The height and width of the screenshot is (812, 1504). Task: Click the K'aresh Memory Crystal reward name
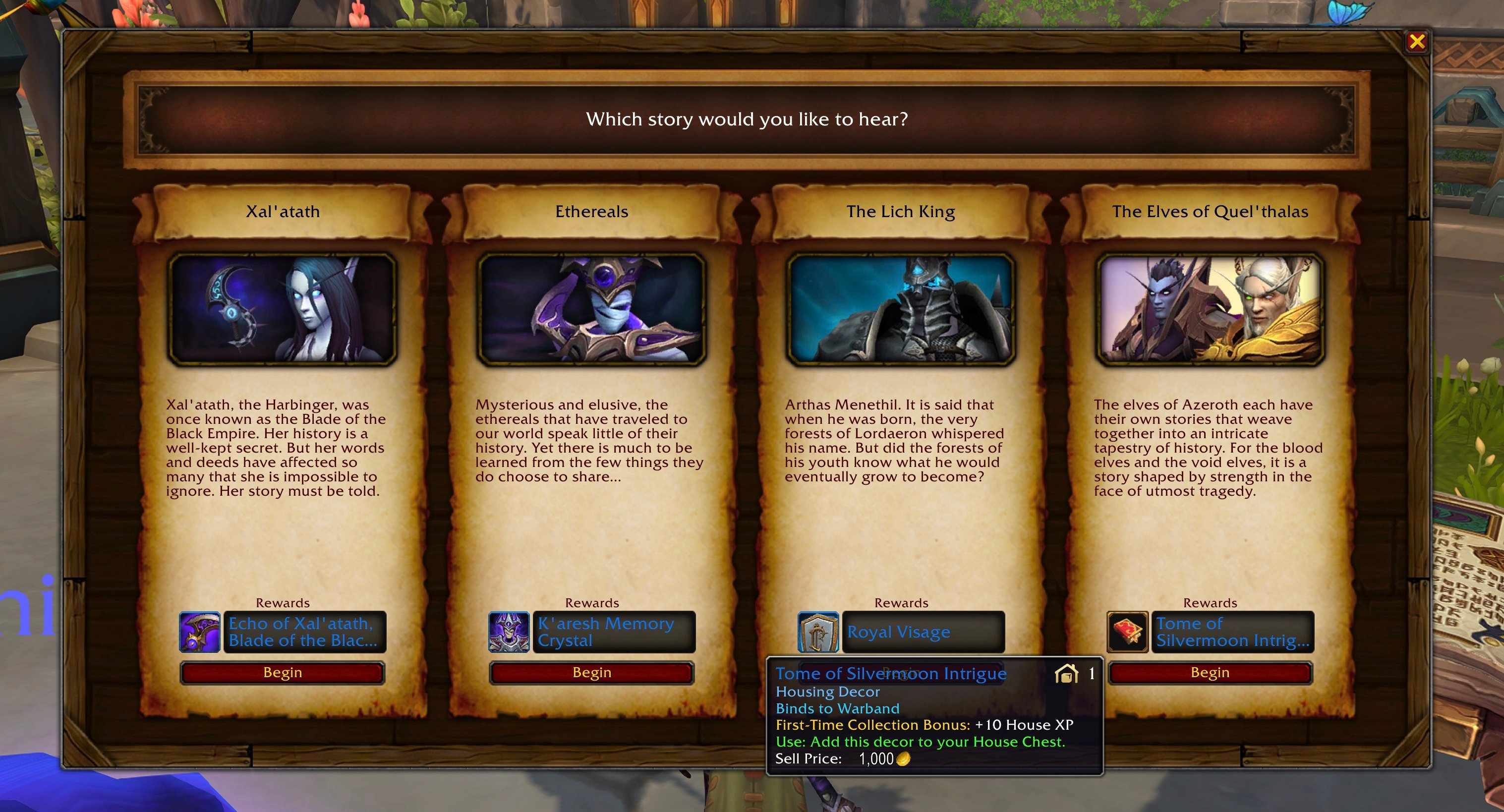pyautogui.click(x=613, y=632)
